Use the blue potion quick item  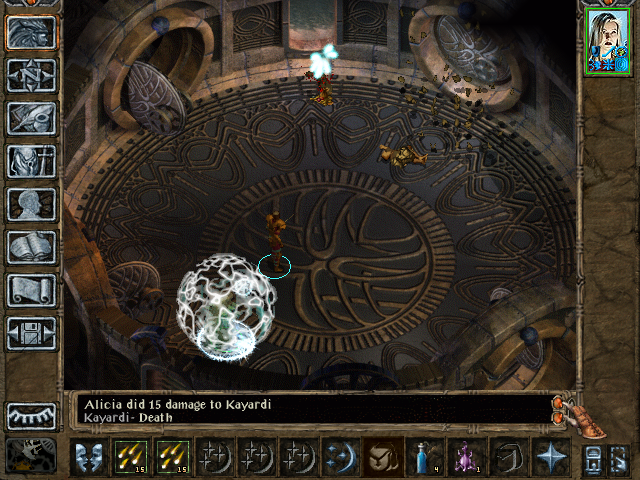424,458
